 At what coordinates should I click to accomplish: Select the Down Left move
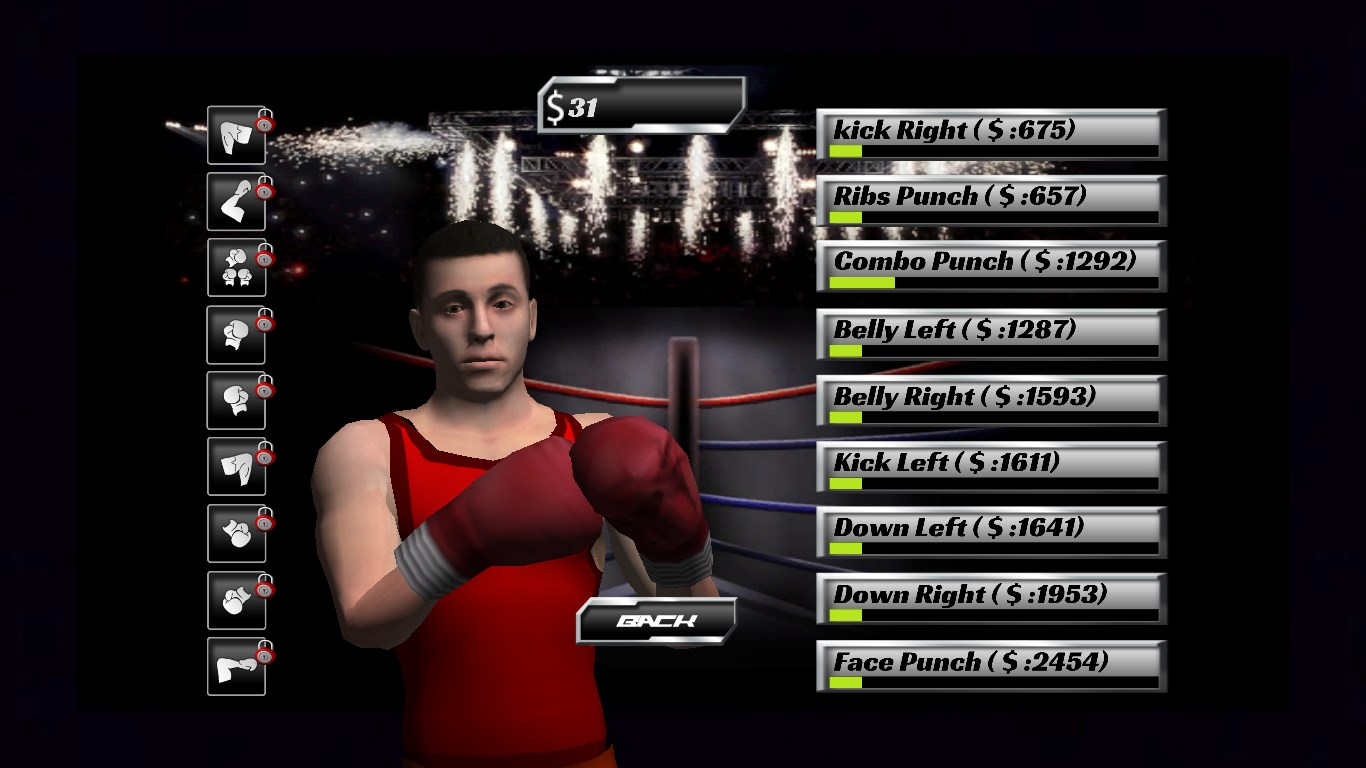(x=991, y=532)
